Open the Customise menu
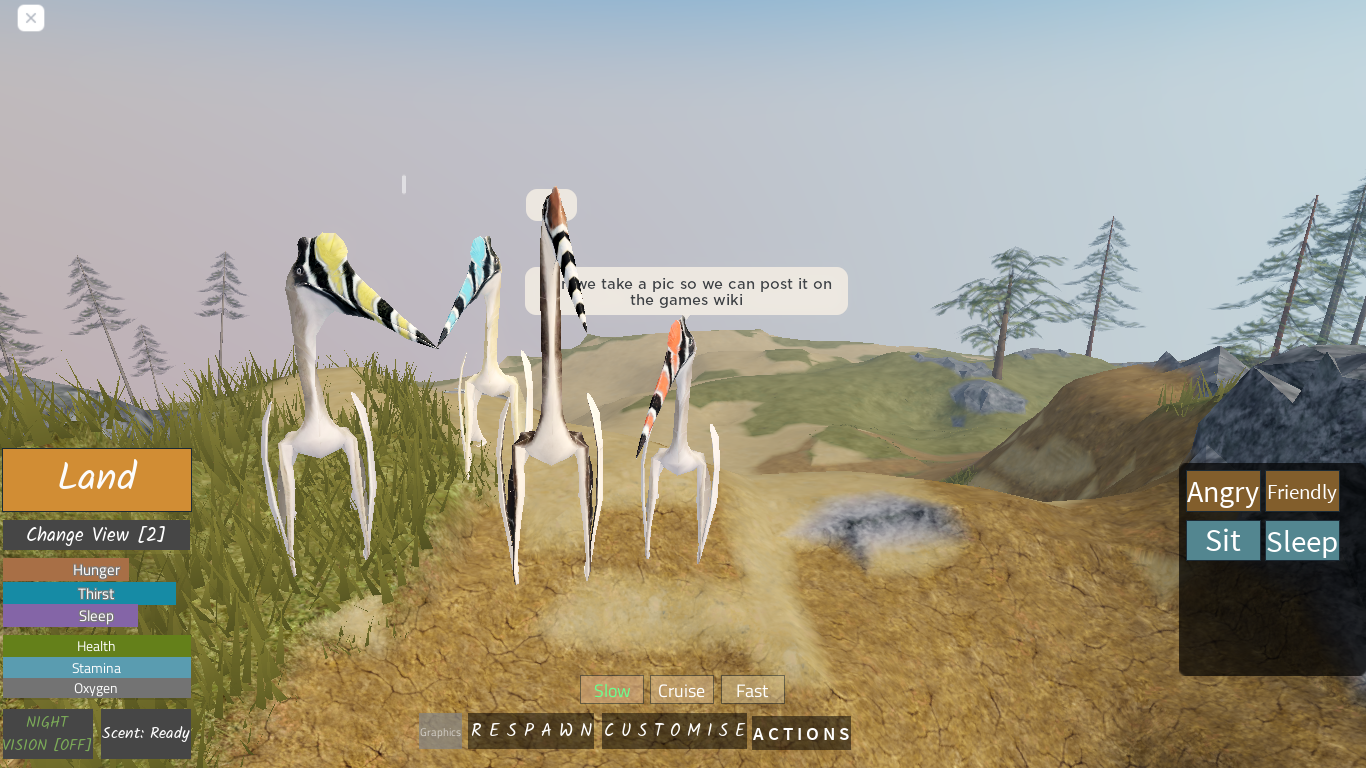Screen dimensions: 1366x768 click(674, 731)
